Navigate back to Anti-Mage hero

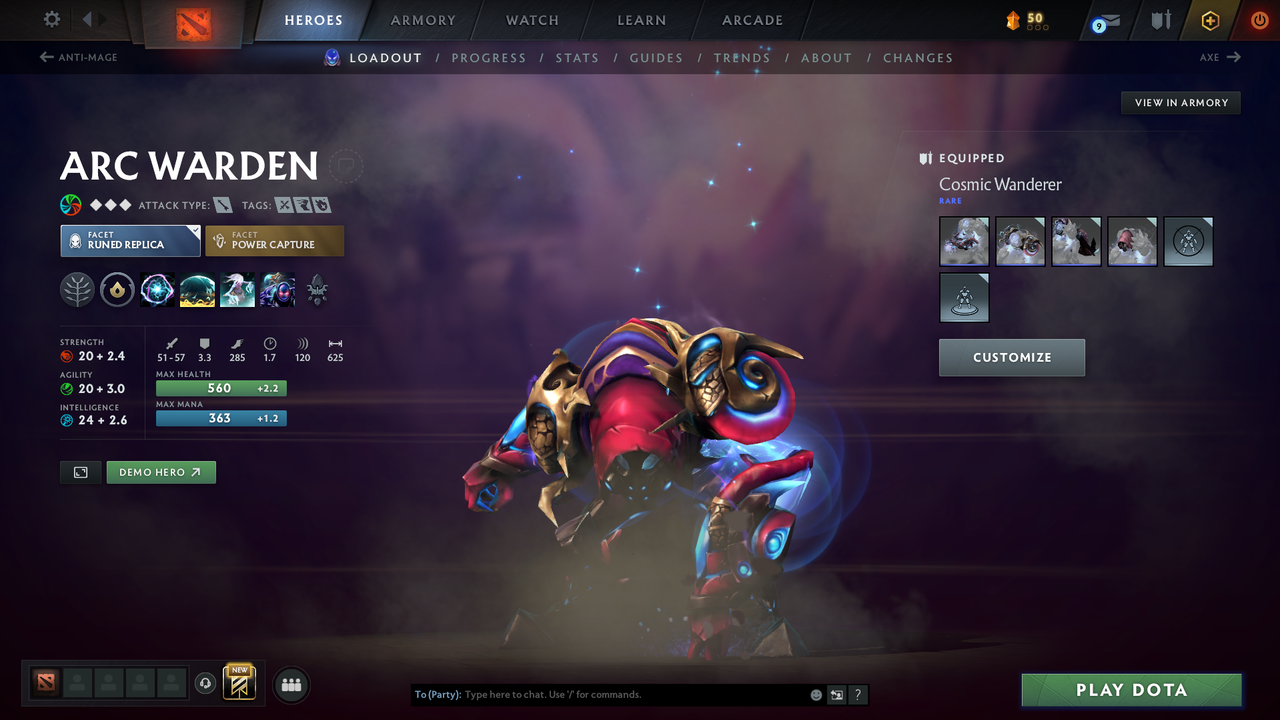[x=77, y=57]
